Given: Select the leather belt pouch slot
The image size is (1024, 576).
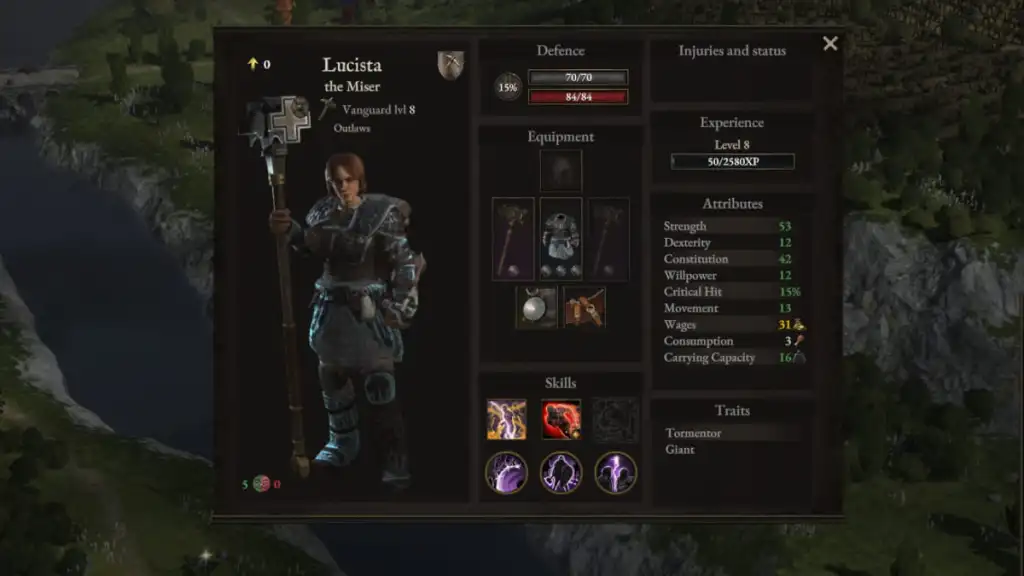Looking at the screenshot, I should tap(585, 307).
